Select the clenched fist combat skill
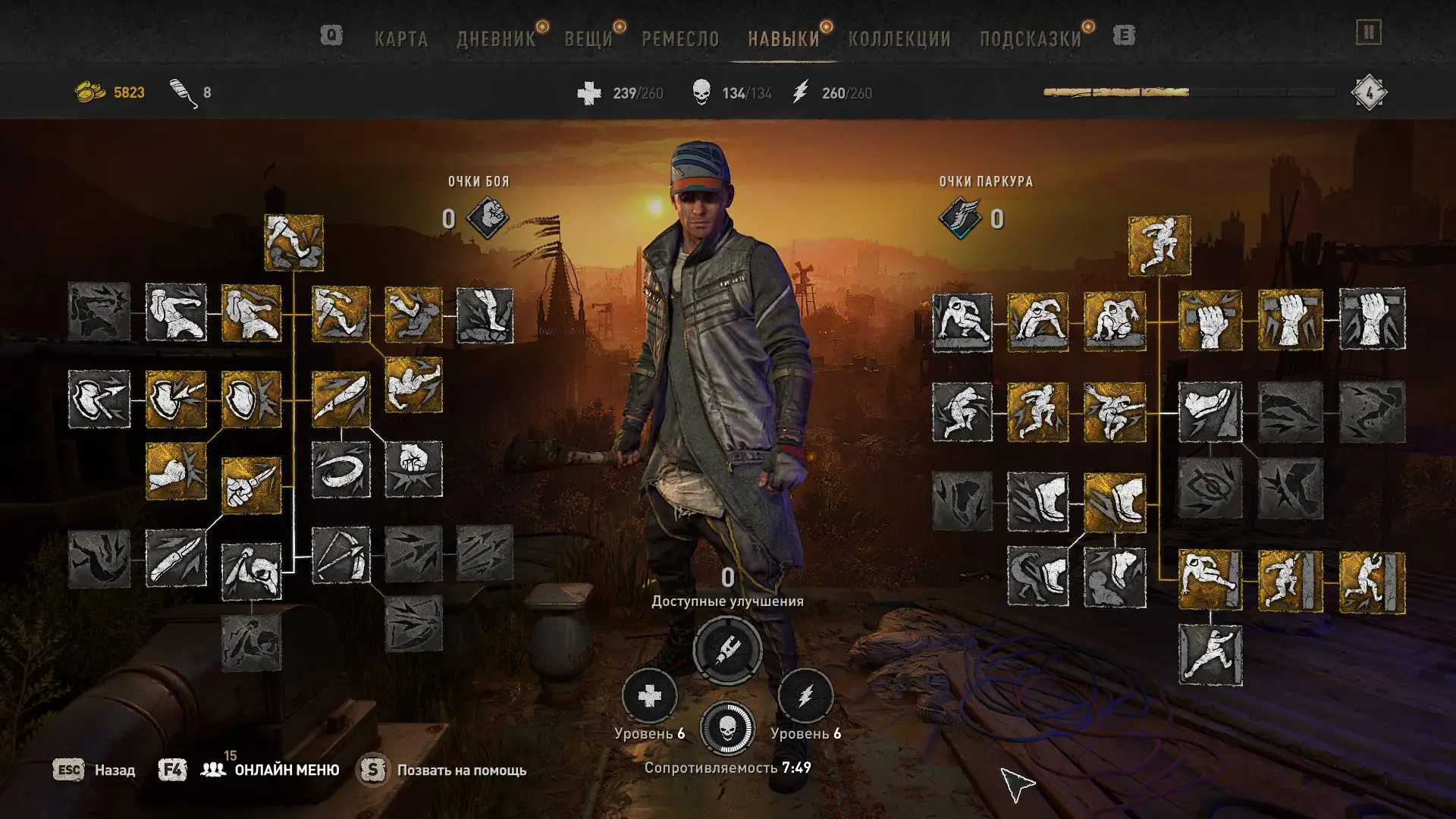This screenshot has width=1456, height=819. click(413, 469)
